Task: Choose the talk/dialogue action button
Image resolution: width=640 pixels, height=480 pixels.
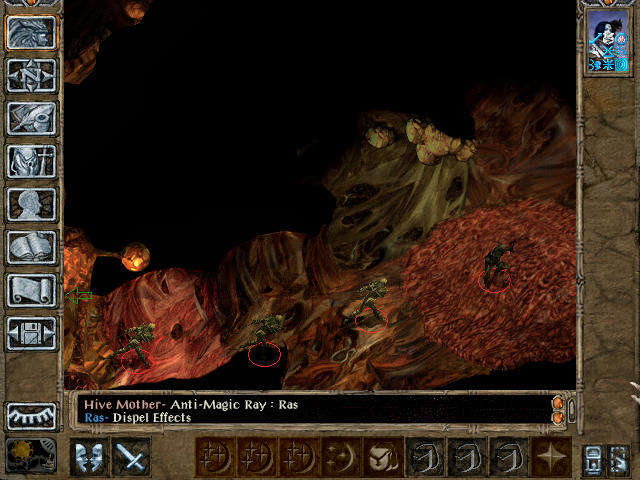Action: click(x=89, y=457)
